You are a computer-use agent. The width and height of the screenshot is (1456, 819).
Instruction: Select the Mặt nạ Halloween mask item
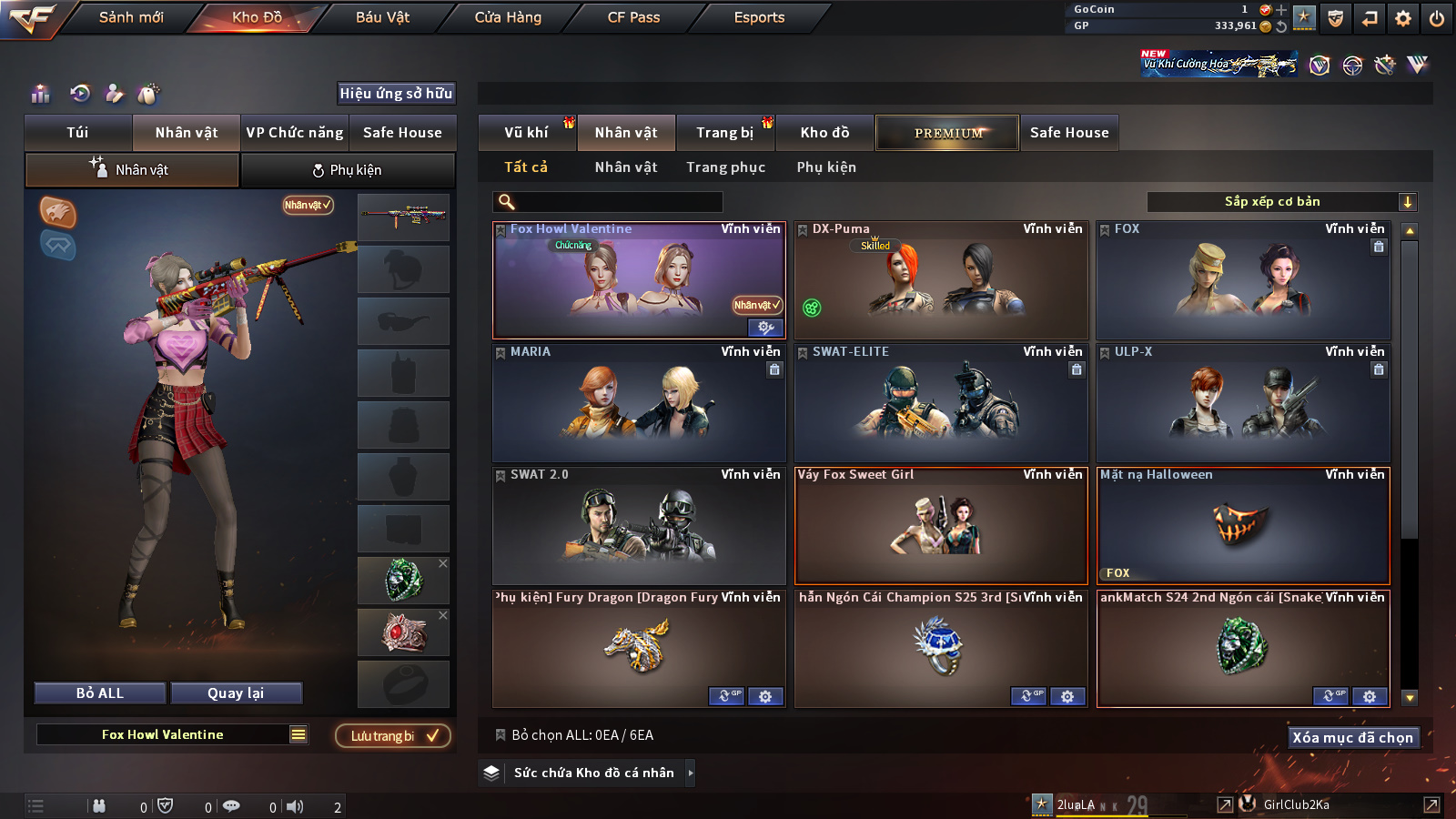(x=1243, y=526)
